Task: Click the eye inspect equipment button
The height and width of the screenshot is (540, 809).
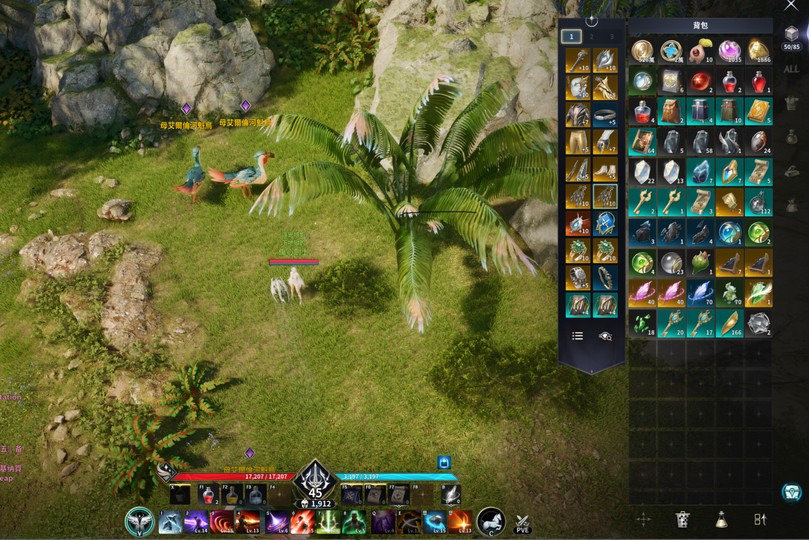Action: tap(605, 336)
